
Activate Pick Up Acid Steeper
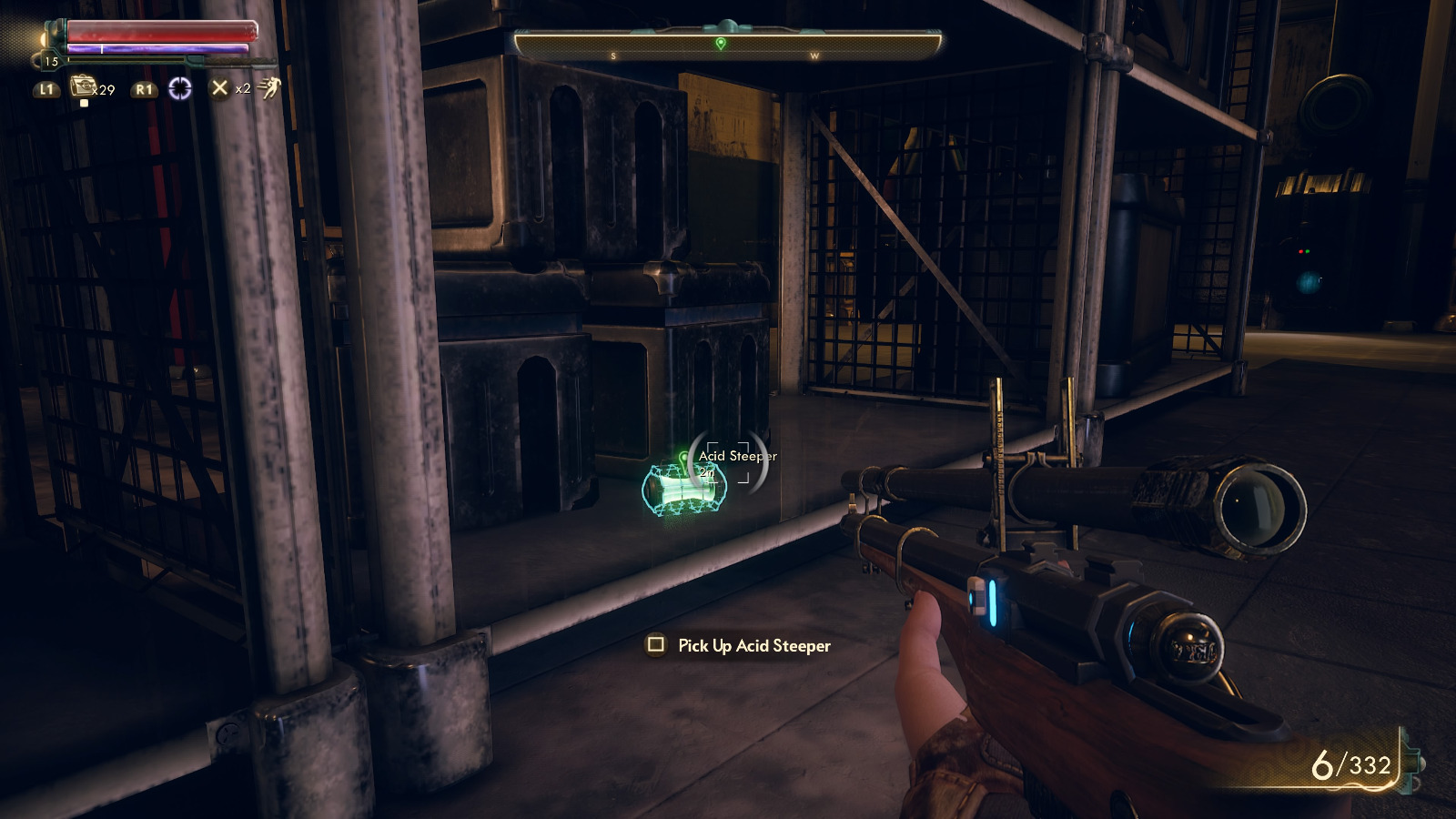[x=752, y=645]
